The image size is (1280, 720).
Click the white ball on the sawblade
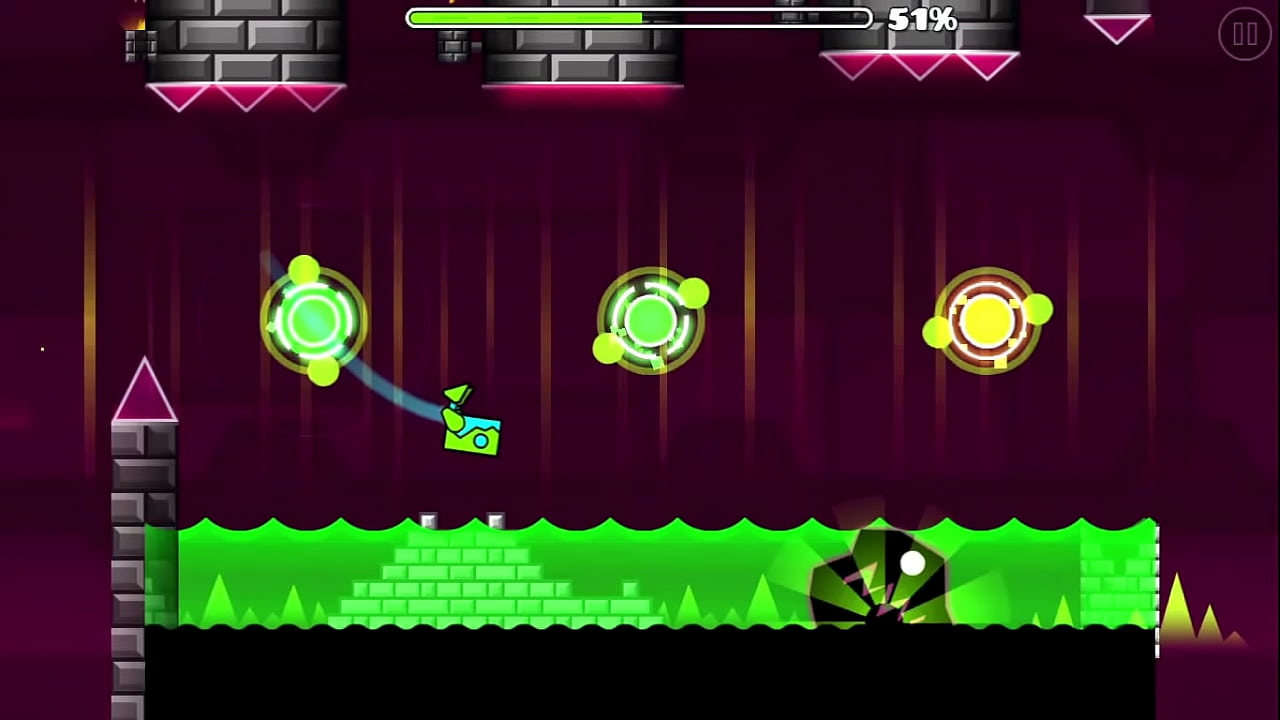(x=913, y=564)
